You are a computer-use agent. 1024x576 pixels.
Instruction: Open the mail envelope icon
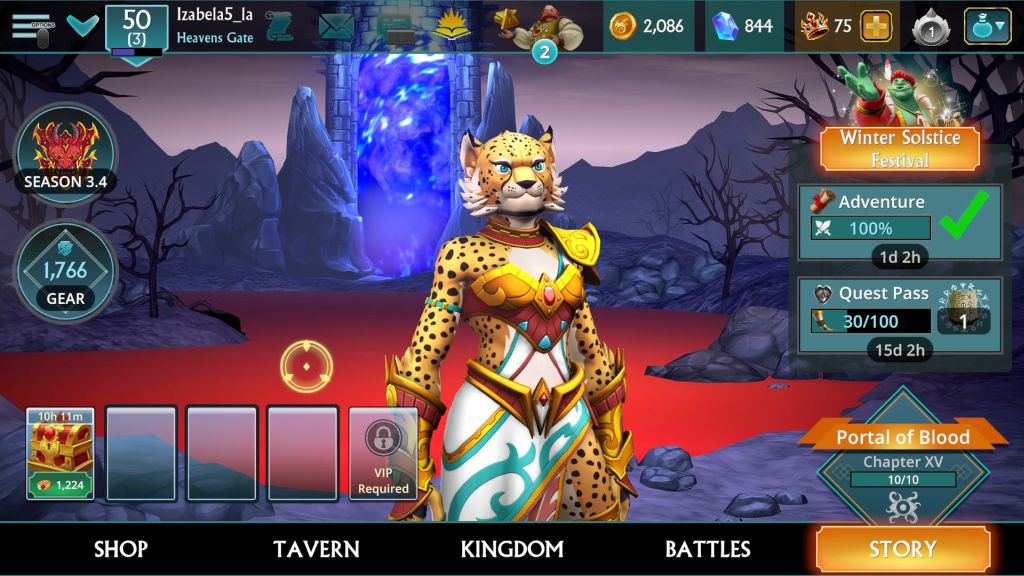tap(336, 26)
